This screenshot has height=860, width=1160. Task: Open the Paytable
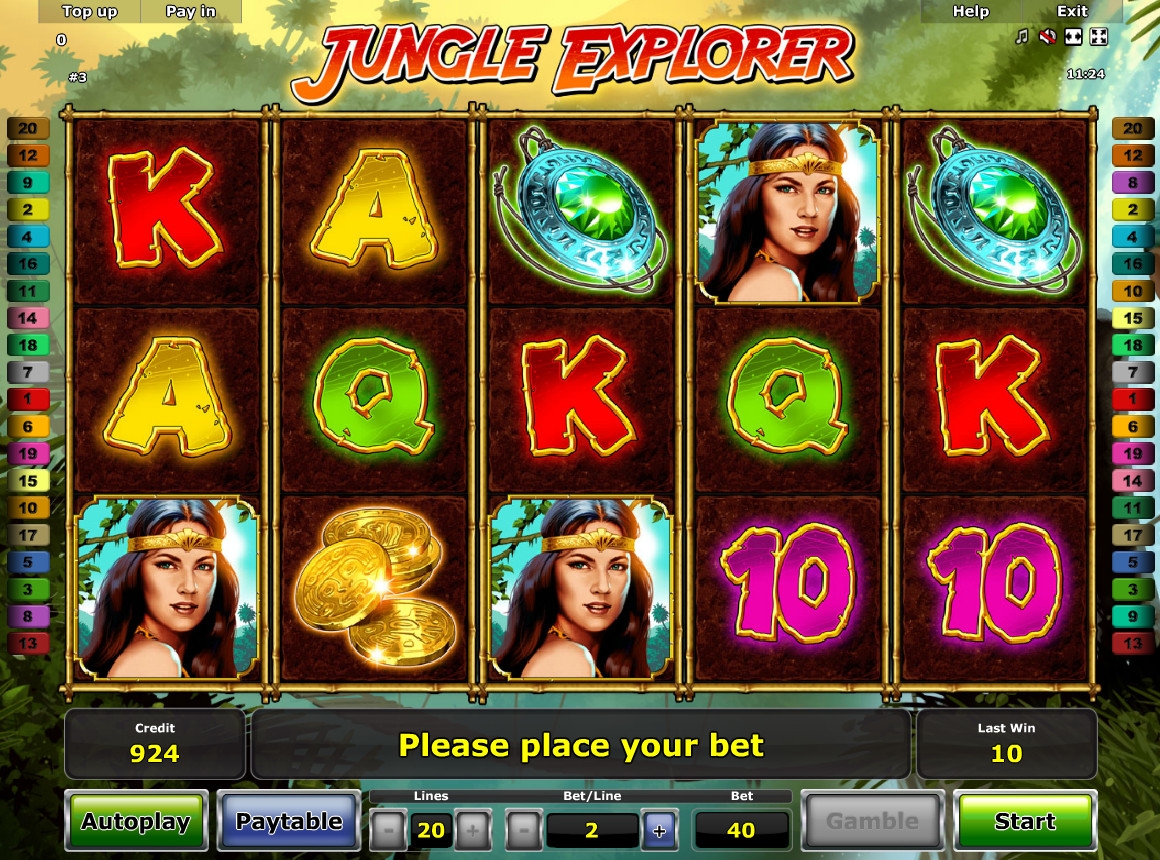[x=289, y=822]
